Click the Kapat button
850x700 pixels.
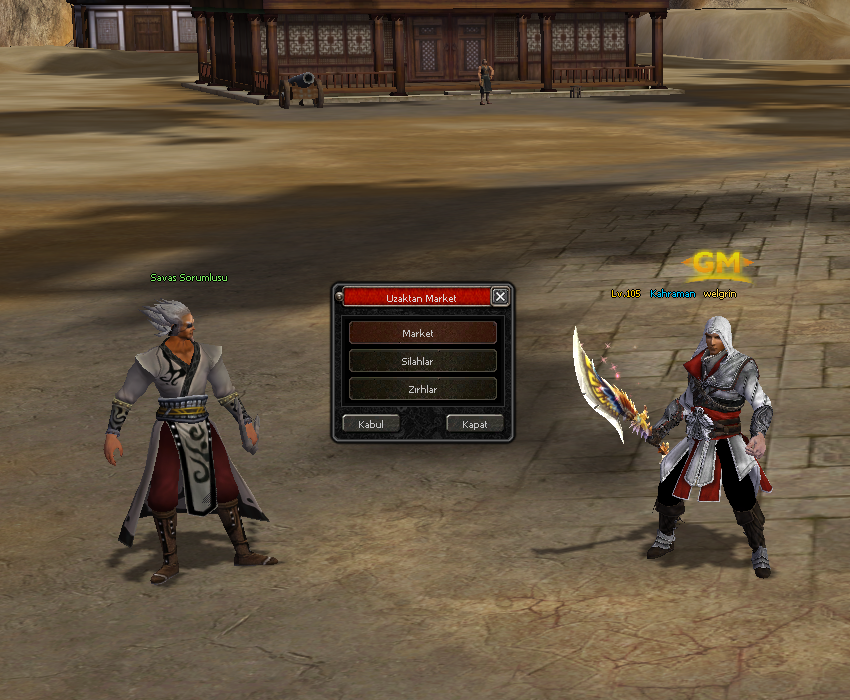pos(474,424)
